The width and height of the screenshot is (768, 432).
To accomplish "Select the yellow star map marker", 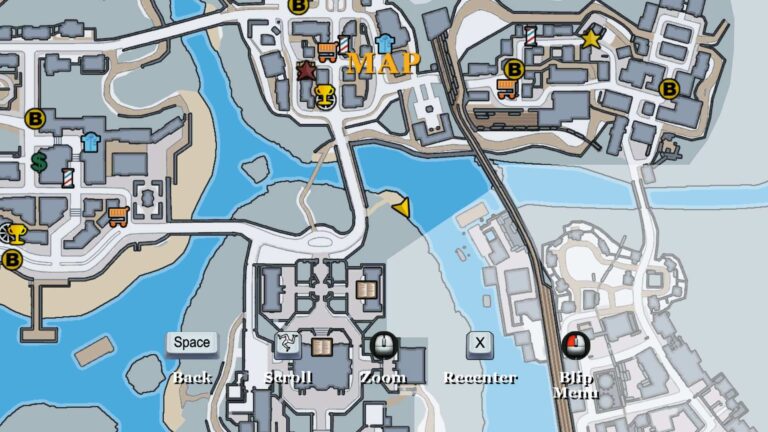I will pos(590,40).
